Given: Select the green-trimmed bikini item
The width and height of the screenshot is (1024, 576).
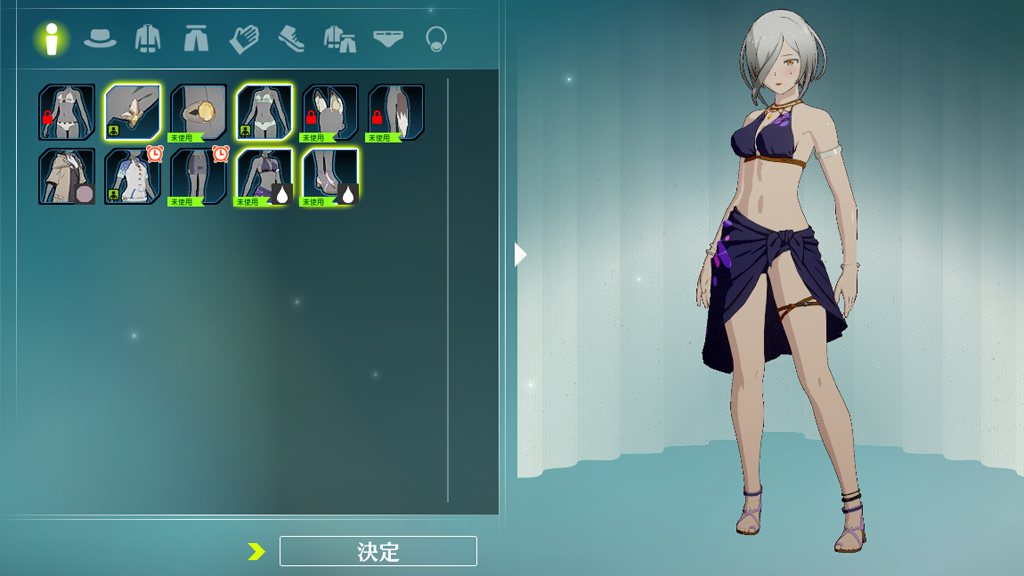Looking at the screenshot, I should pos(264,112).
